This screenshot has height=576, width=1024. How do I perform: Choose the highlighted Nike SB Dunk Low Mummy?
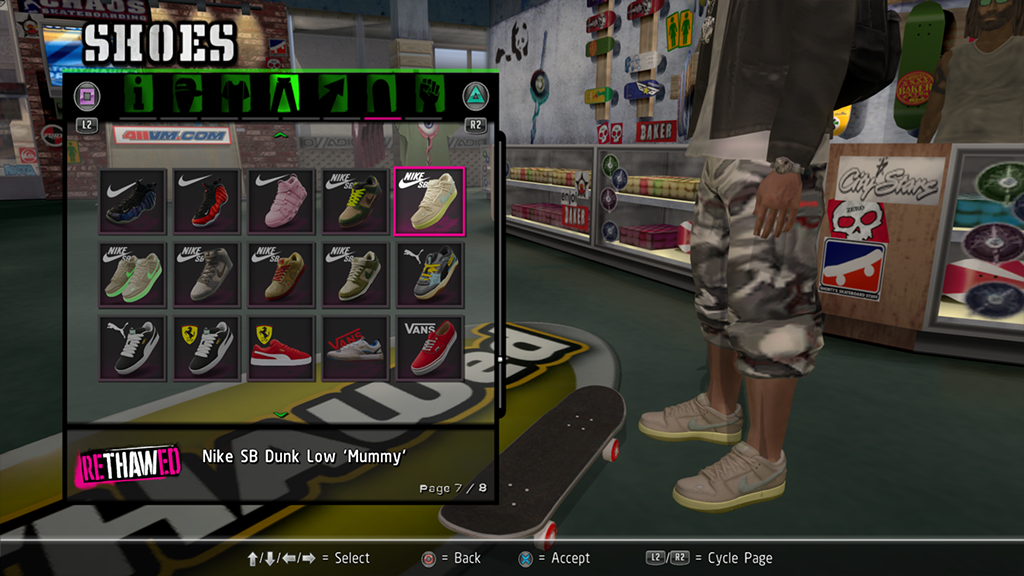pyautogui.click(x=429, y=201)
